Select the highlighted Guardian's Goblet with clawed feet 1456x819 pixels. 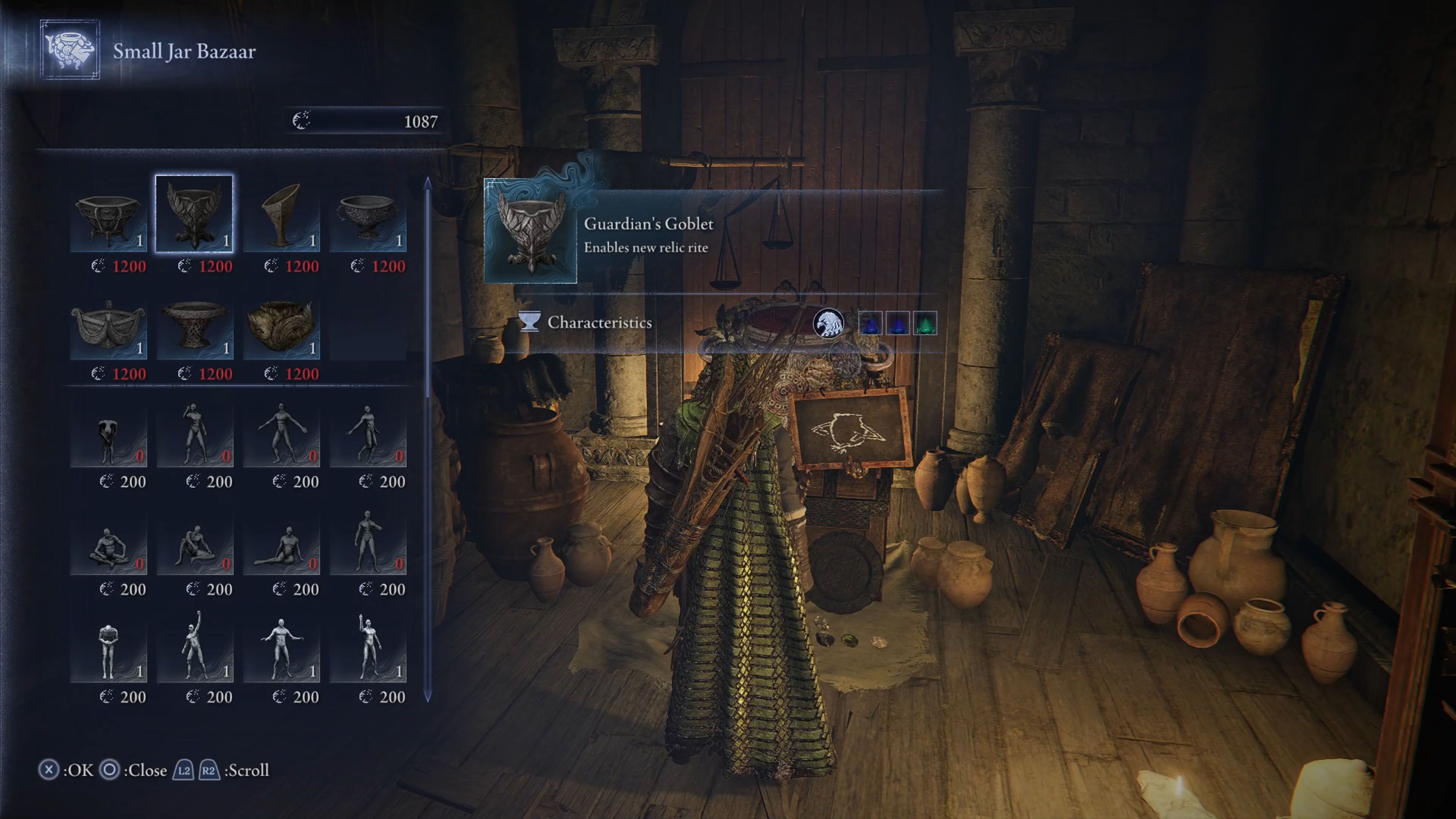(x=194, y=214)
